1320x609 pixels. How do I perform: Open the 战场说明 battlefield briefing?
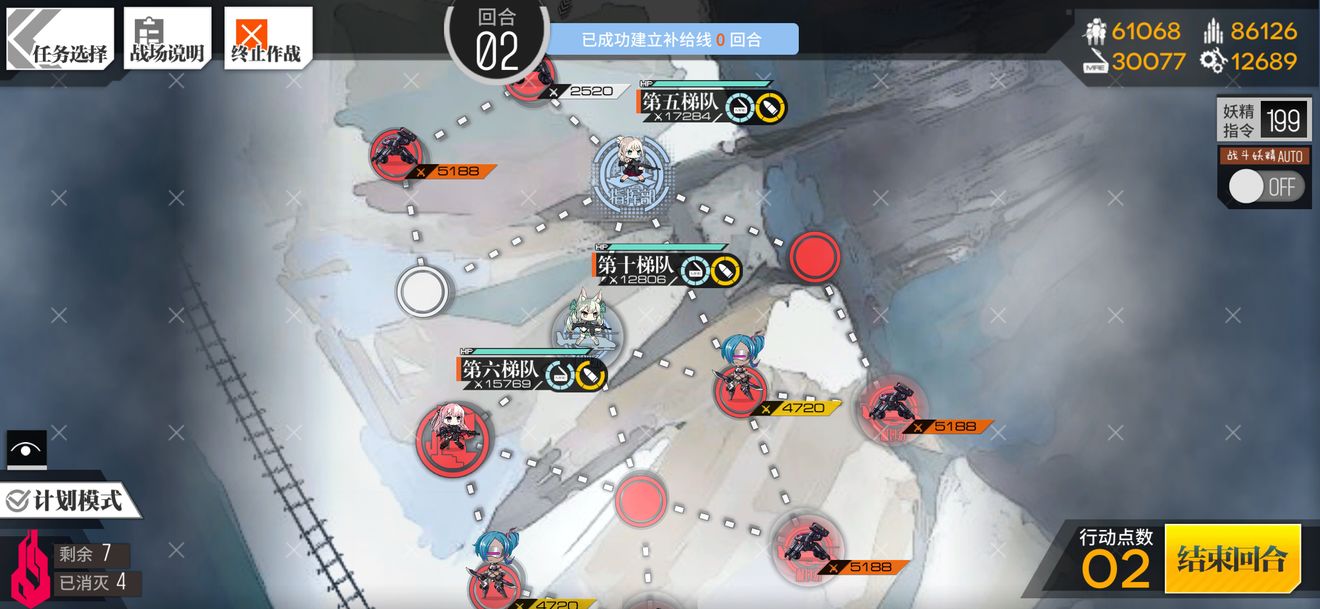click(167, 40)
